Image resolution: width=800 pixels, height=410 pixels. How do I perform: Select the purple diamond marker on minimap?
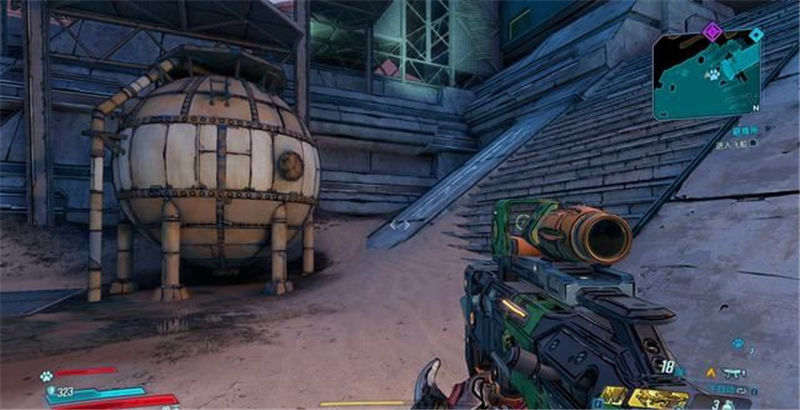pyautogui.click(x=712, y=31)
